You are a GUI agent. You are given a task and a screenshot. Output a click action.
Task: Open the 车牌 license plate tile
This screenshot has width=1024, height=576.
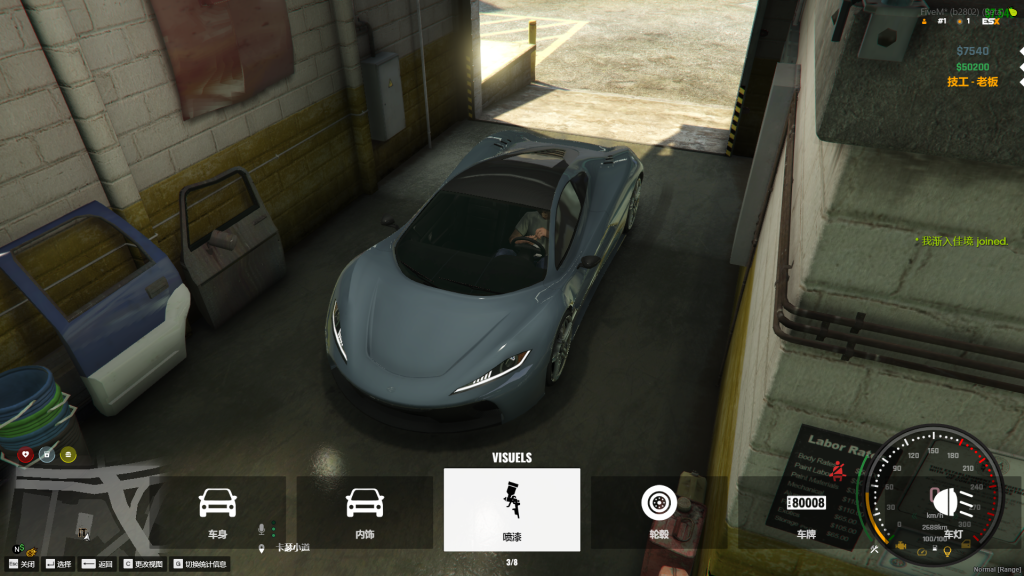[x=806, y=511]
